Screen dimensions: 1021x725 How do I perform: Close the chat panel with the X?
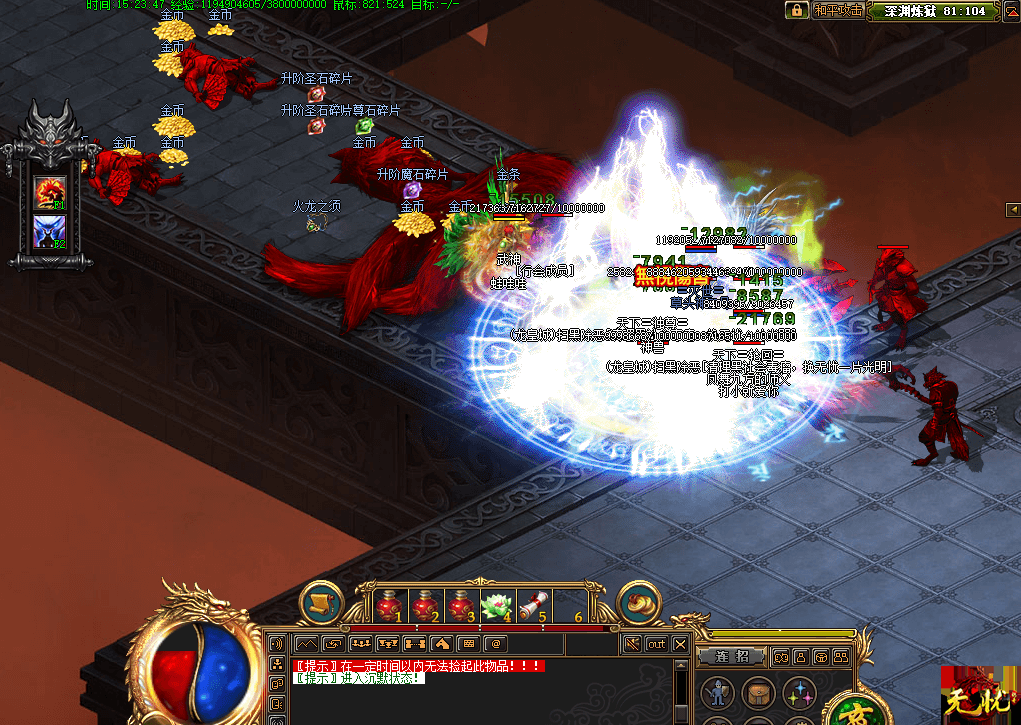[681, 644]
